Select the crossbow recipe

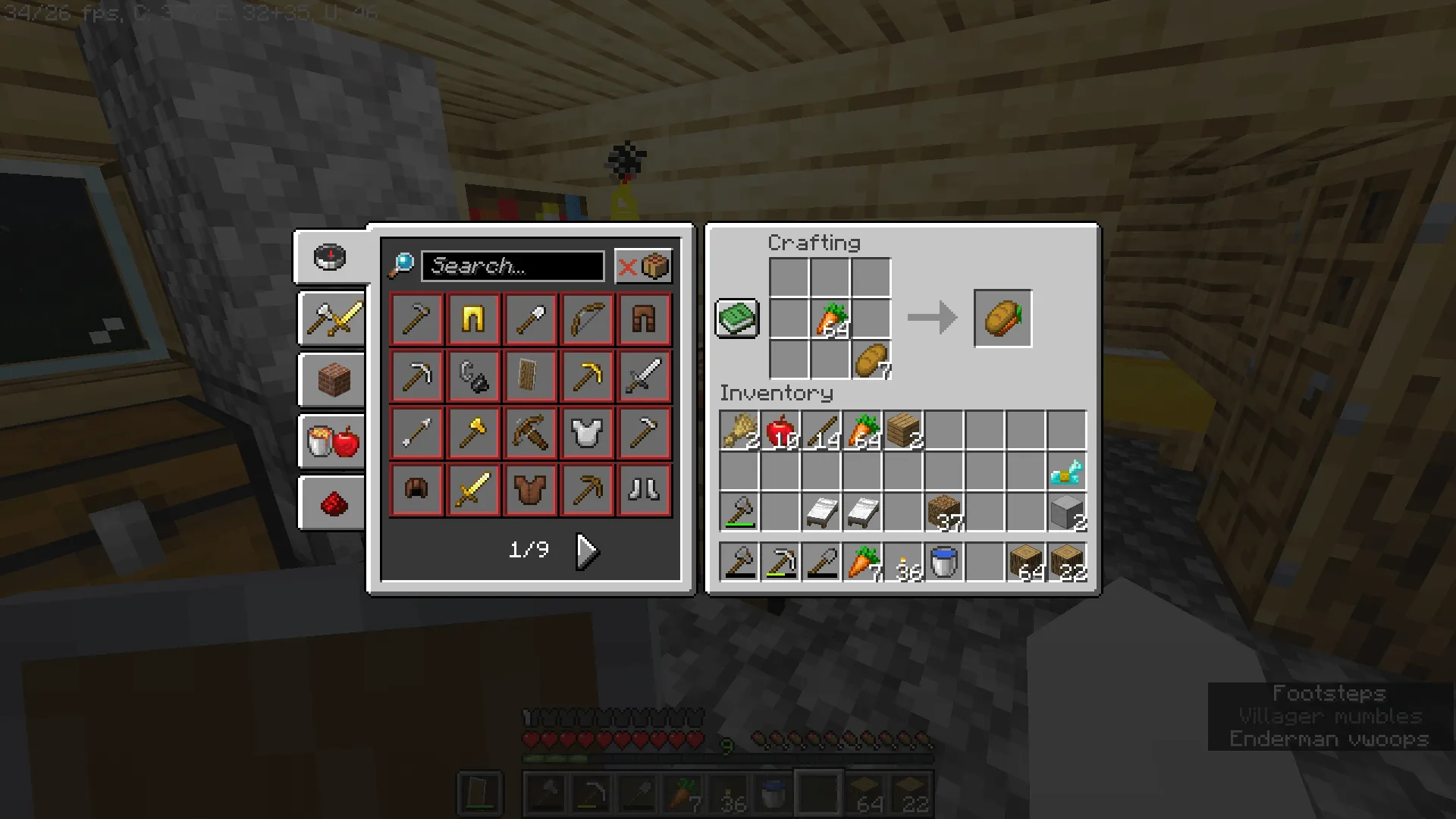[x=530, y=432]
